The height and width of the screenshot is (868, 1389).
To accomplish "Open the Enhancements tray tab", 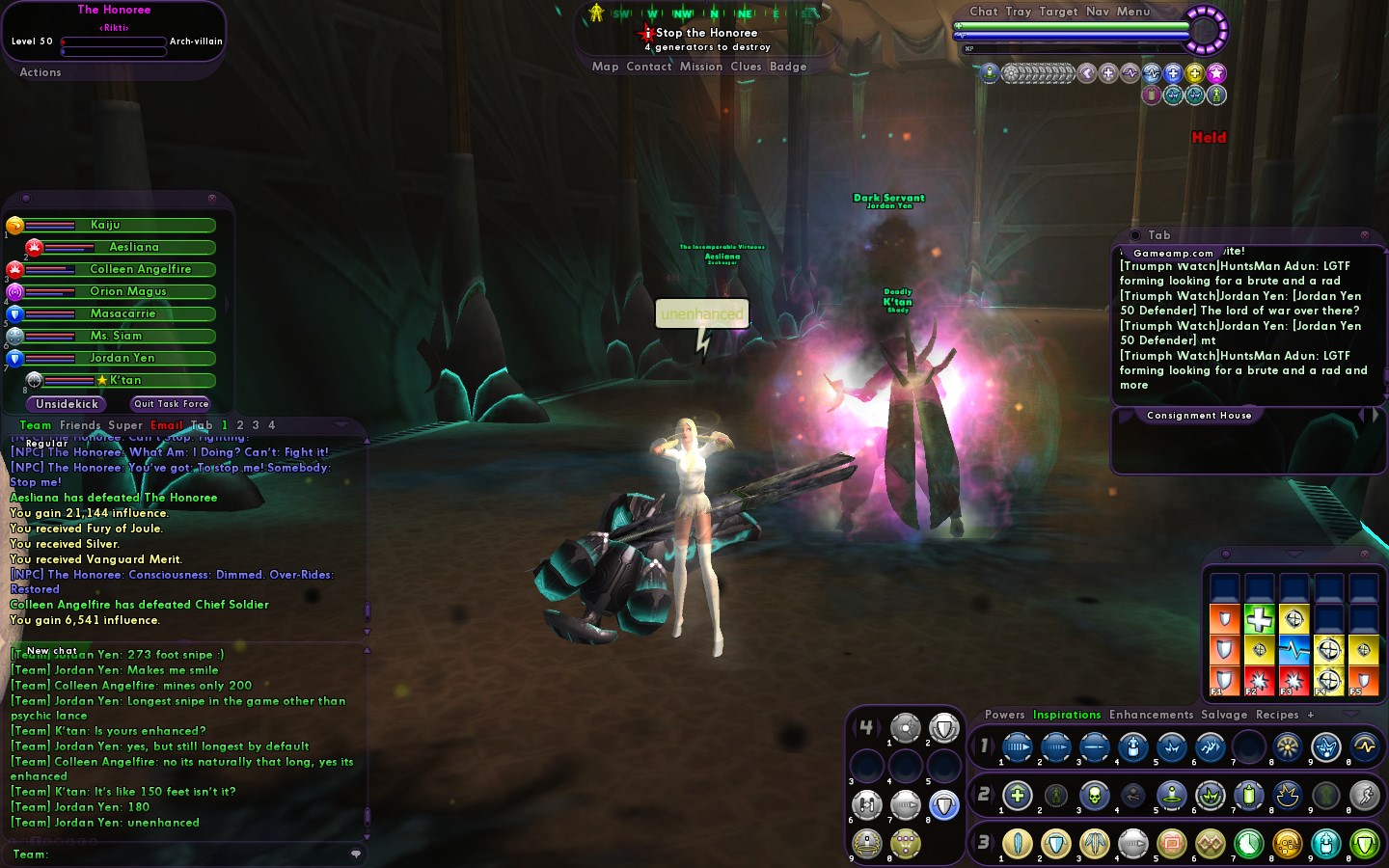I will coord(1151,715).
